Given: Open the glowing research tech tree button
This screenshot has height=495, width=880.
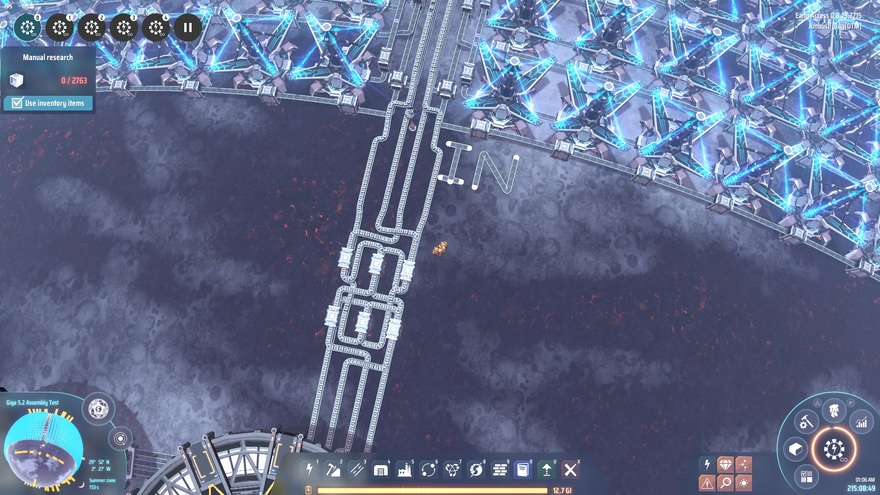Looking at the screenshot, I should 833,449.
